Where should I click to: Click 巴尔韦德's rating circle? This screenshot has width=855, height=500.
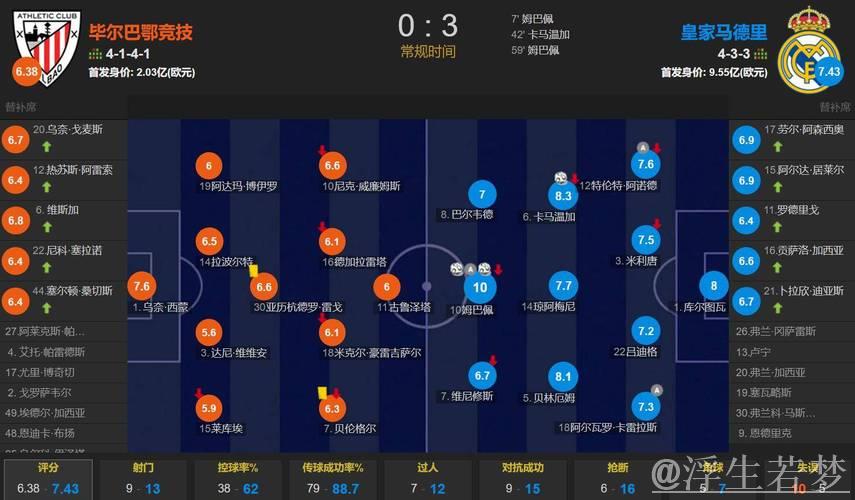(482, 194)
